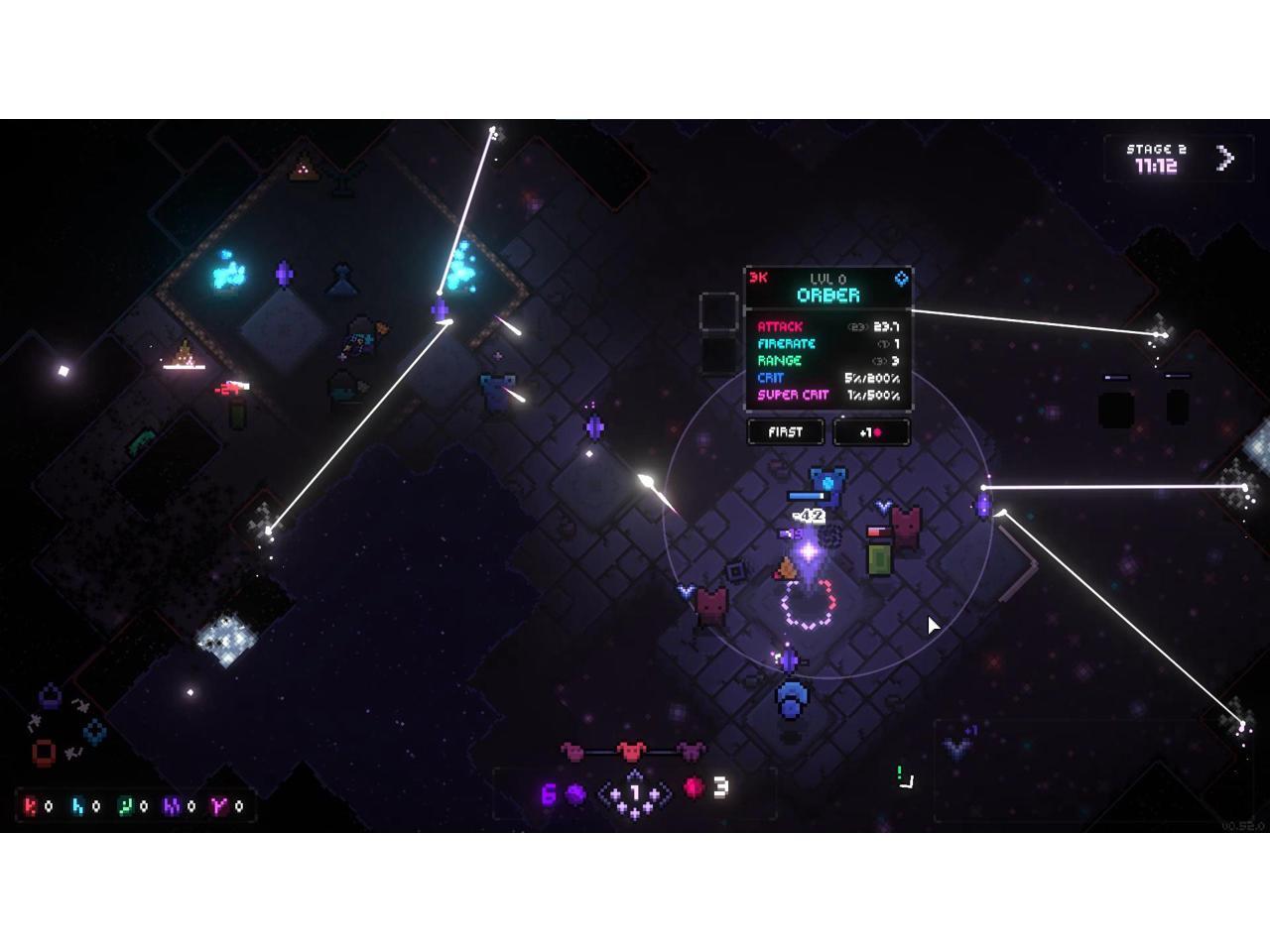Advance stage with the arrow button
This screenshot has height=952, width=1270.
click(1226, 158)
